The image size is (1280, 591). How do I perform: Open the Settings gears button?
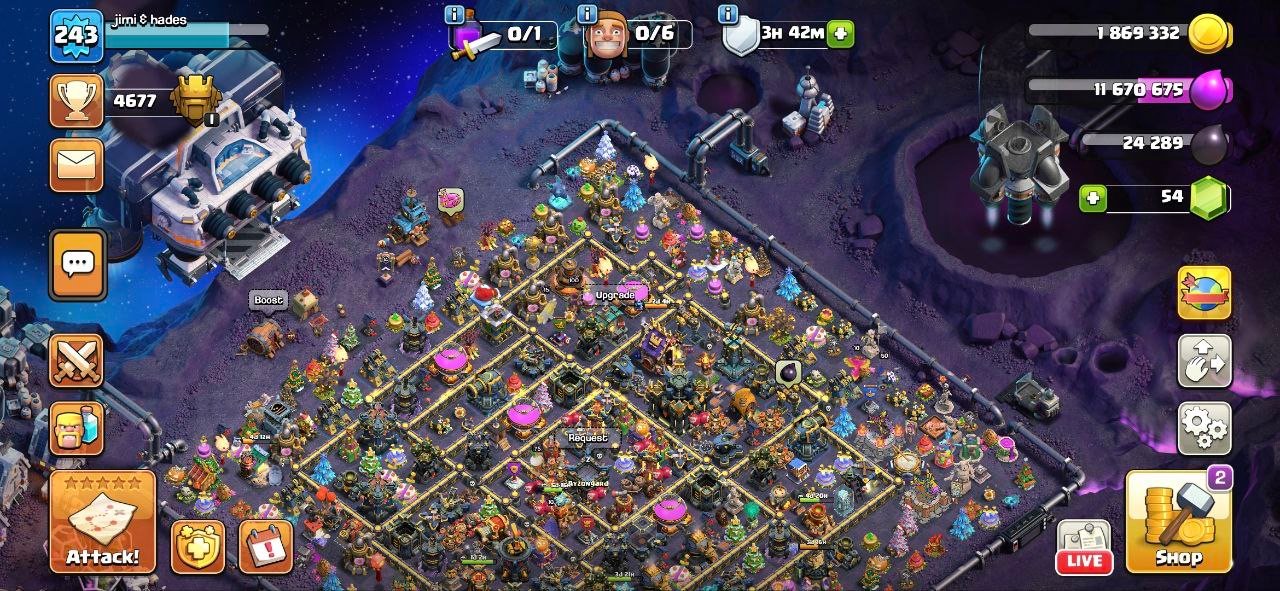coord(1204,429)
